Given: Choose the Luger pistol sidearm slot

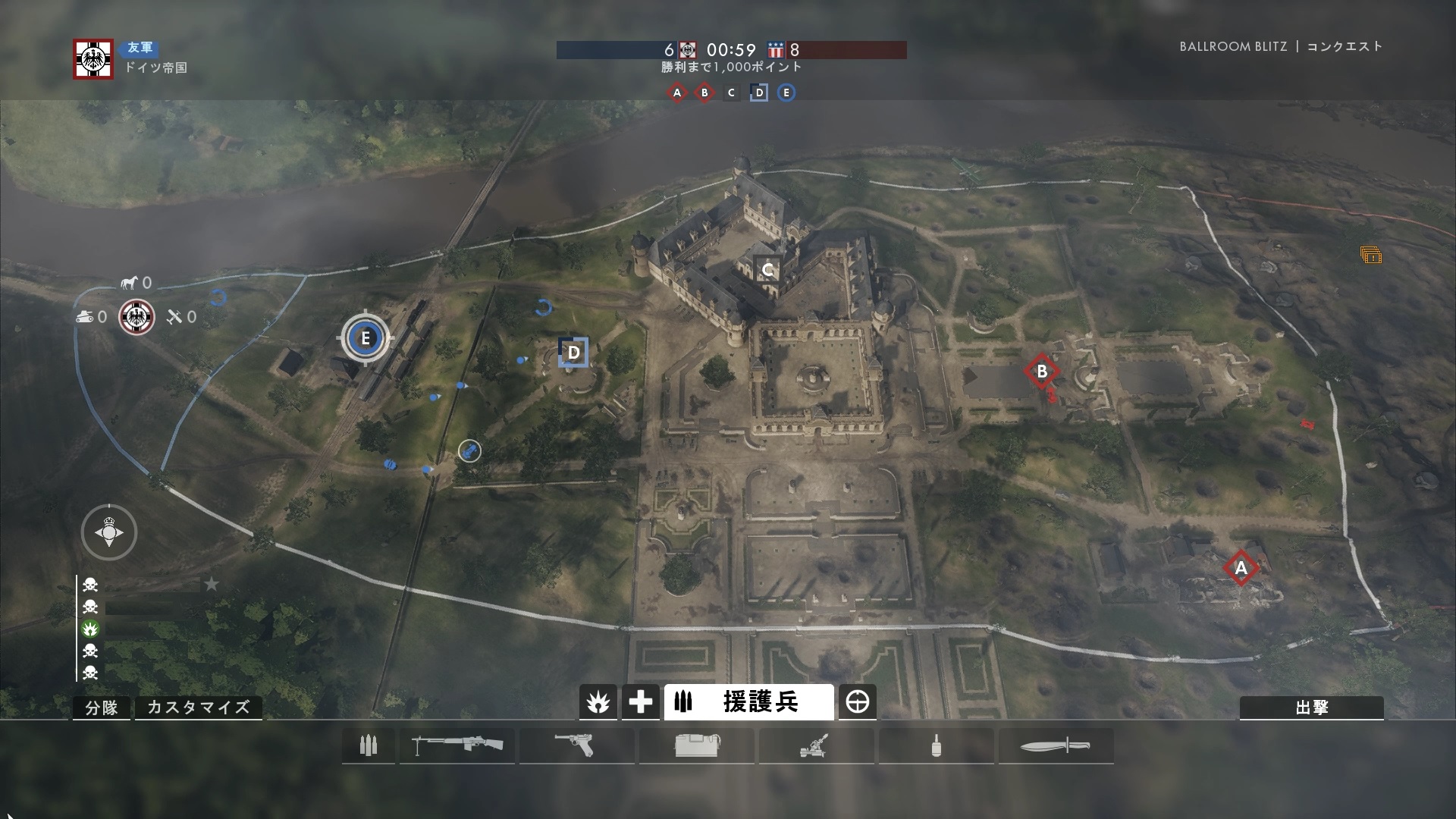Looking at the screenshot, I should (576, 746).
